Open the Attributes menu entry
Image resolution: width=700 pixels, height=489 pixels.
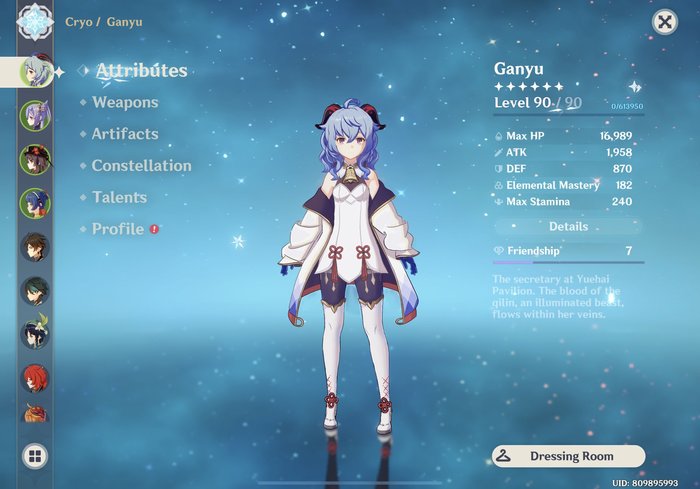pos(141,71)
